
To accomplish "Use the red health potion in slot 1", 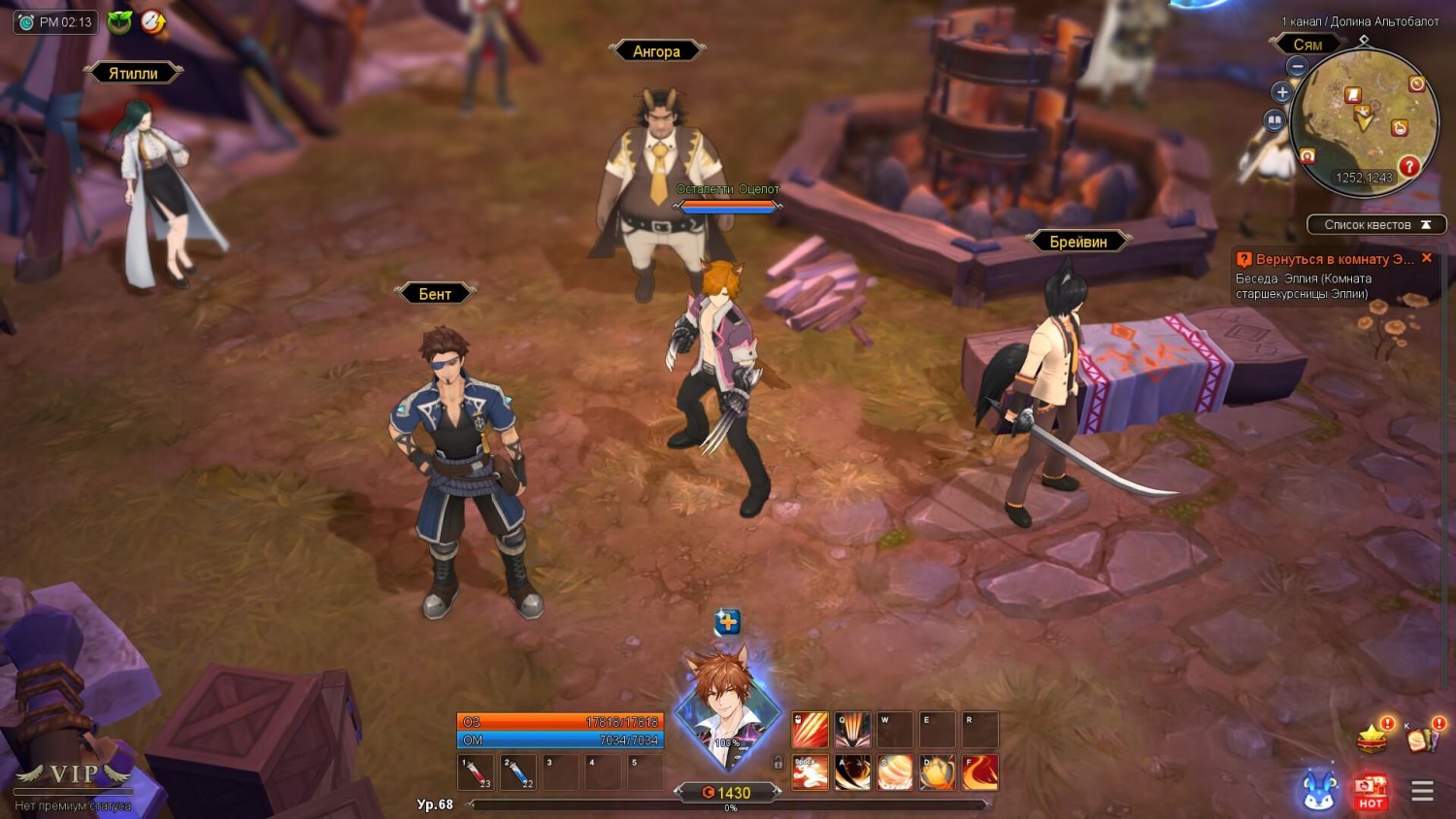I will coord(476,773).
